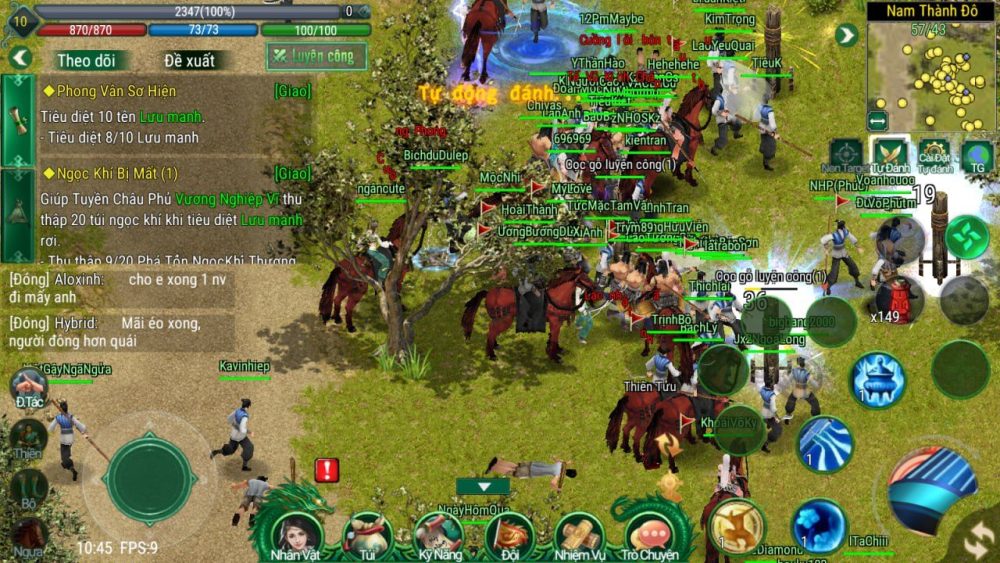The image size is (1000, 563).
Task: Switch to the Theo dõi tab
Action: tap(87, 60)
